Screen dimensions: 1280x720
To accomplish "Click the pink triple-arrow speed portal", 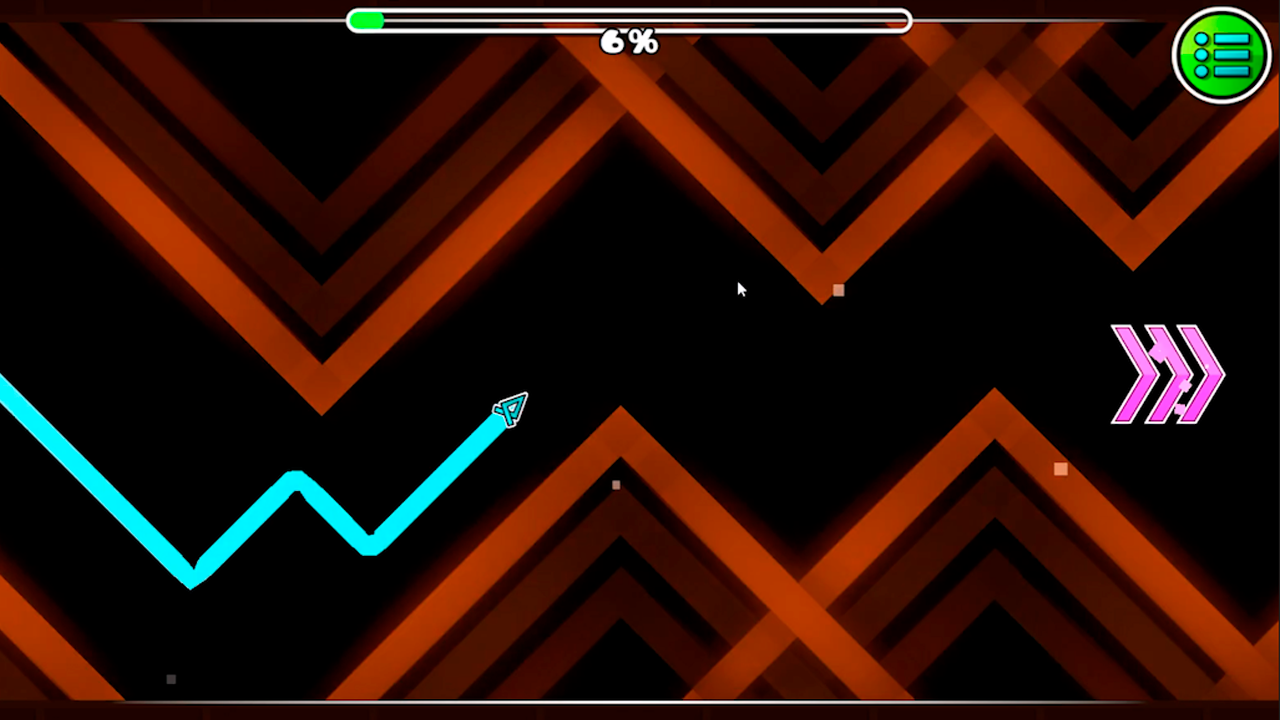I will click(x=1165, y=375).
